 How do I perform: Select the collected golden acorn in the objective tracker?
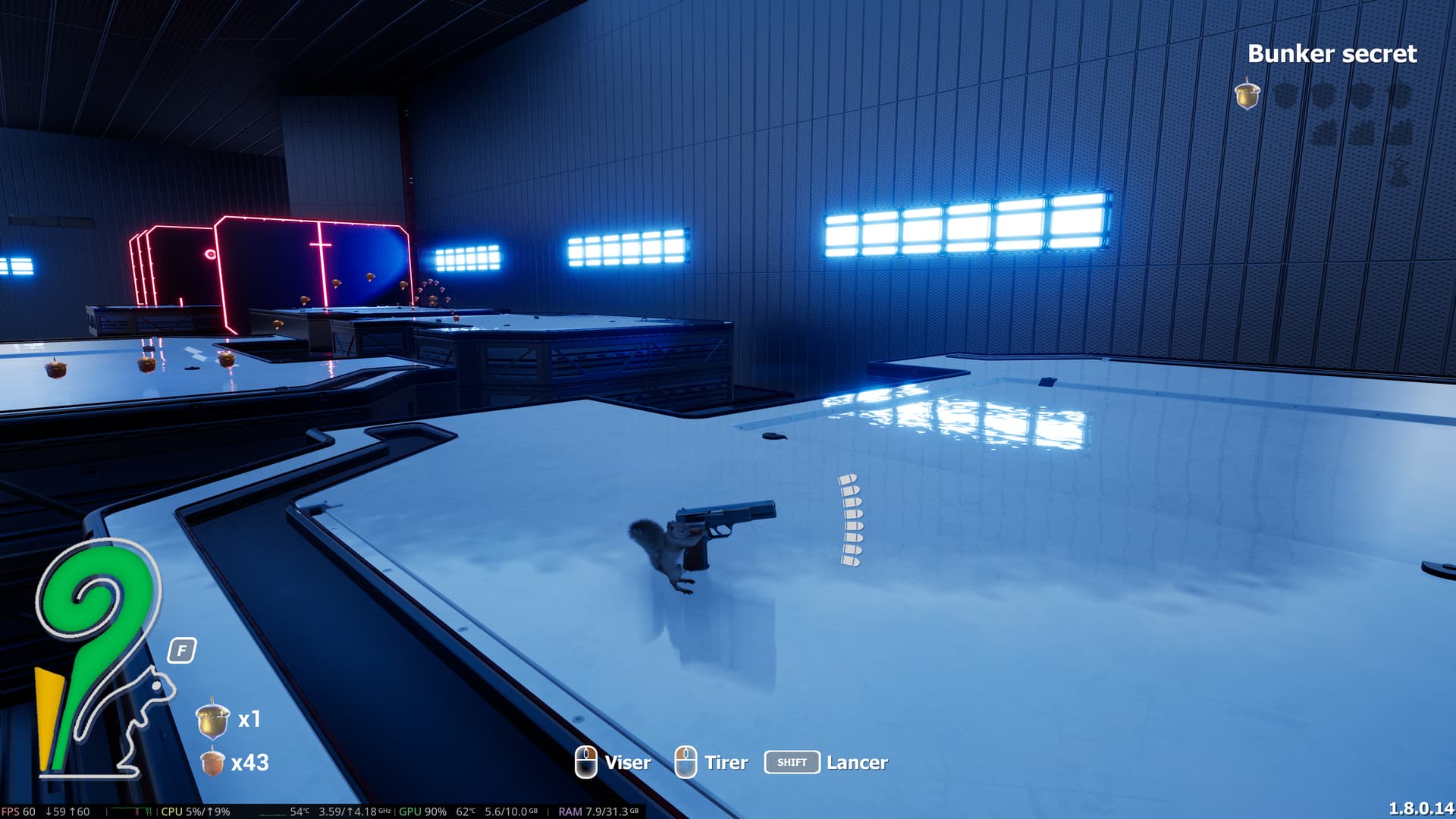coord(1247,96)
